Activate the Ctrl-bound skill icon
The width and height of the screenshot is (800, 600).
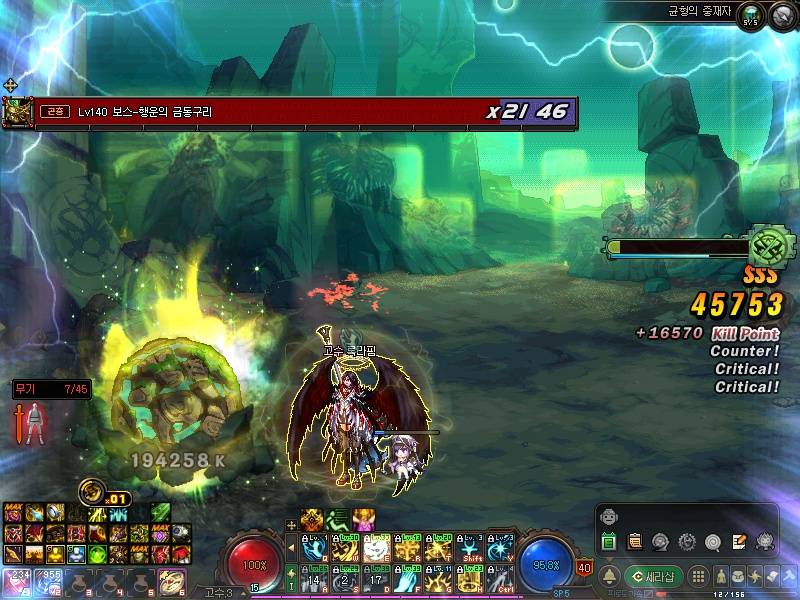(500, 578)
